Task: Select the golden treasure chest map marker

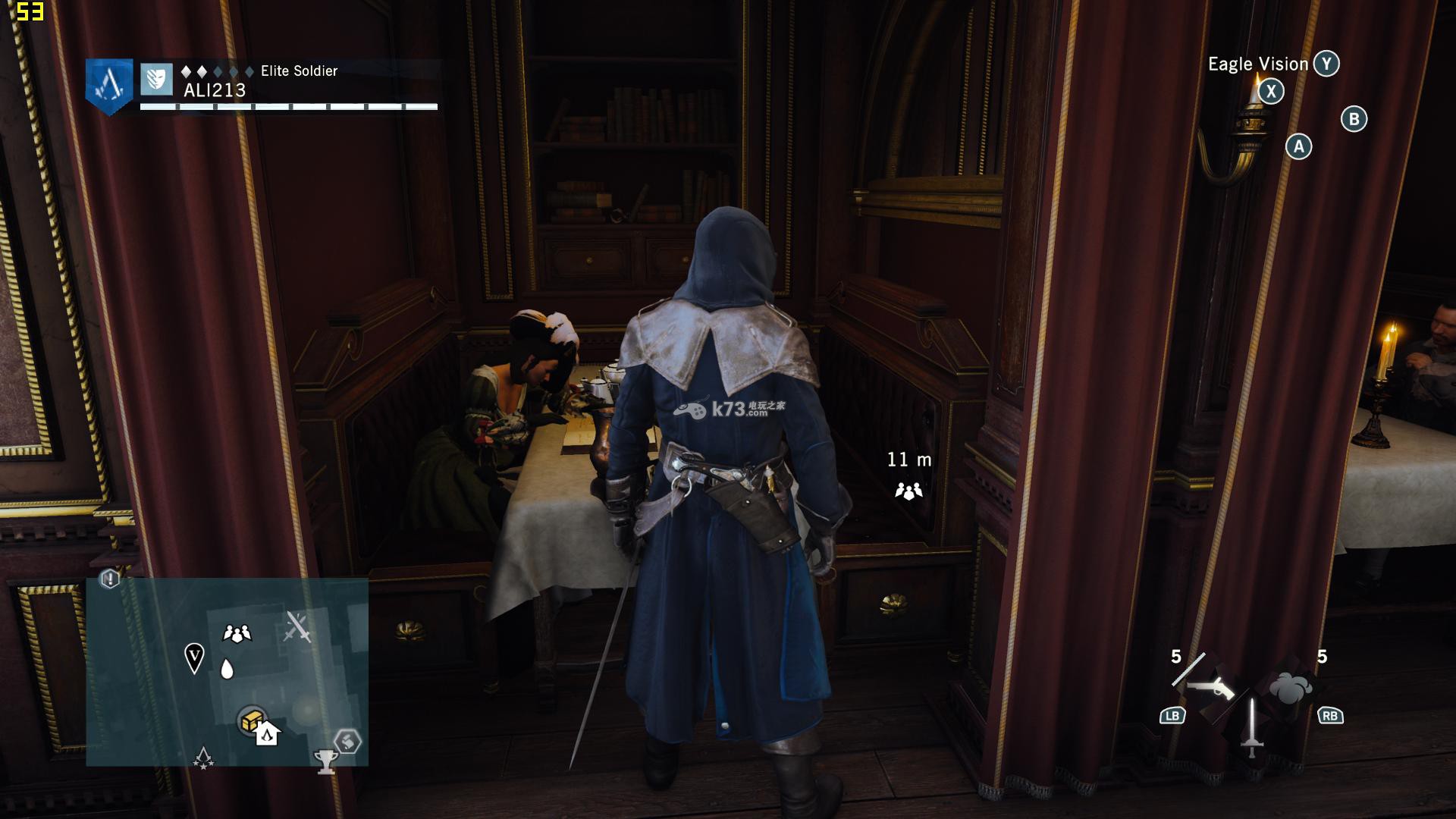Action: (251, 720)
